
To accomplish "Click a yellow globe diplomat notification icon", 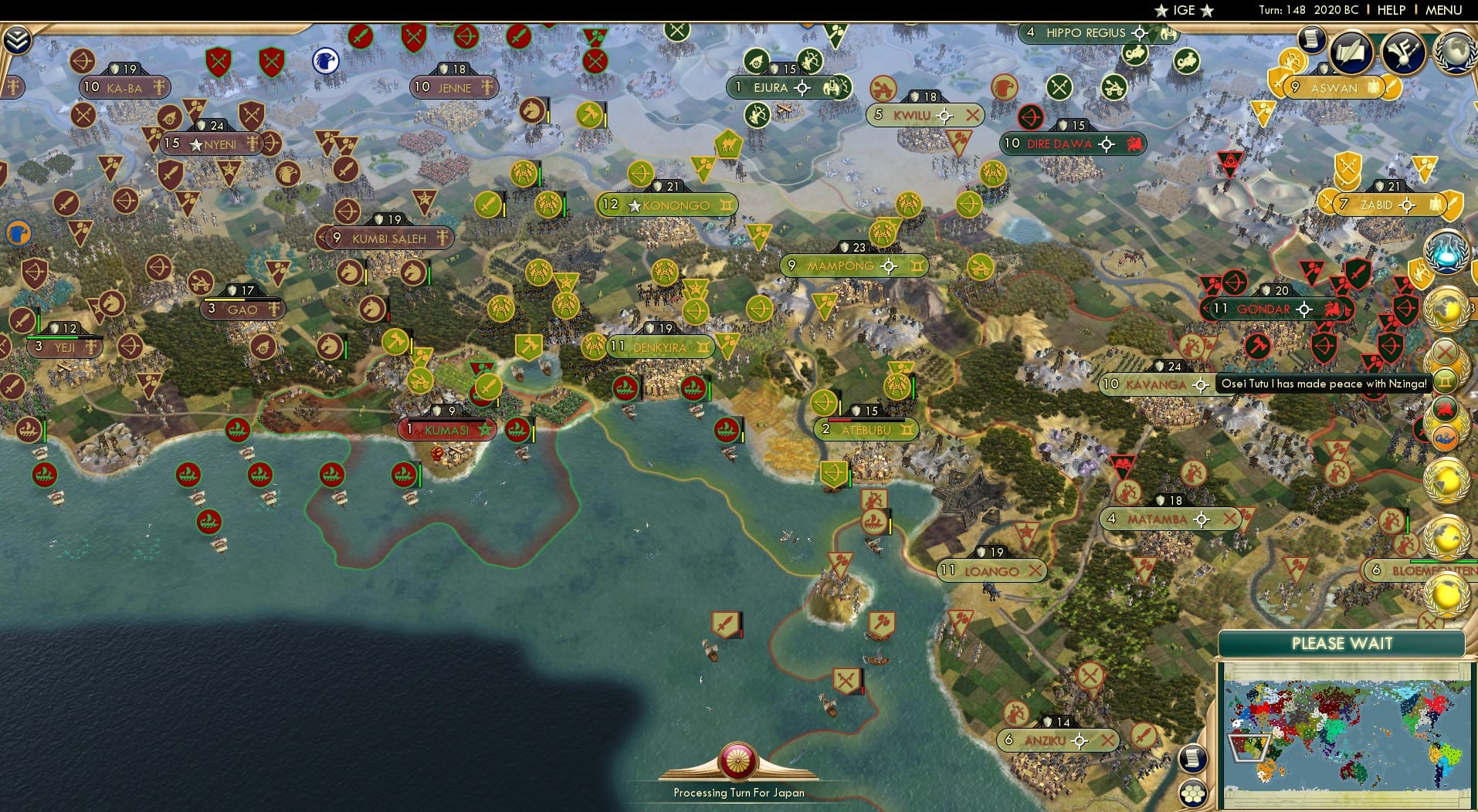I will click(x=1446, y=308).
